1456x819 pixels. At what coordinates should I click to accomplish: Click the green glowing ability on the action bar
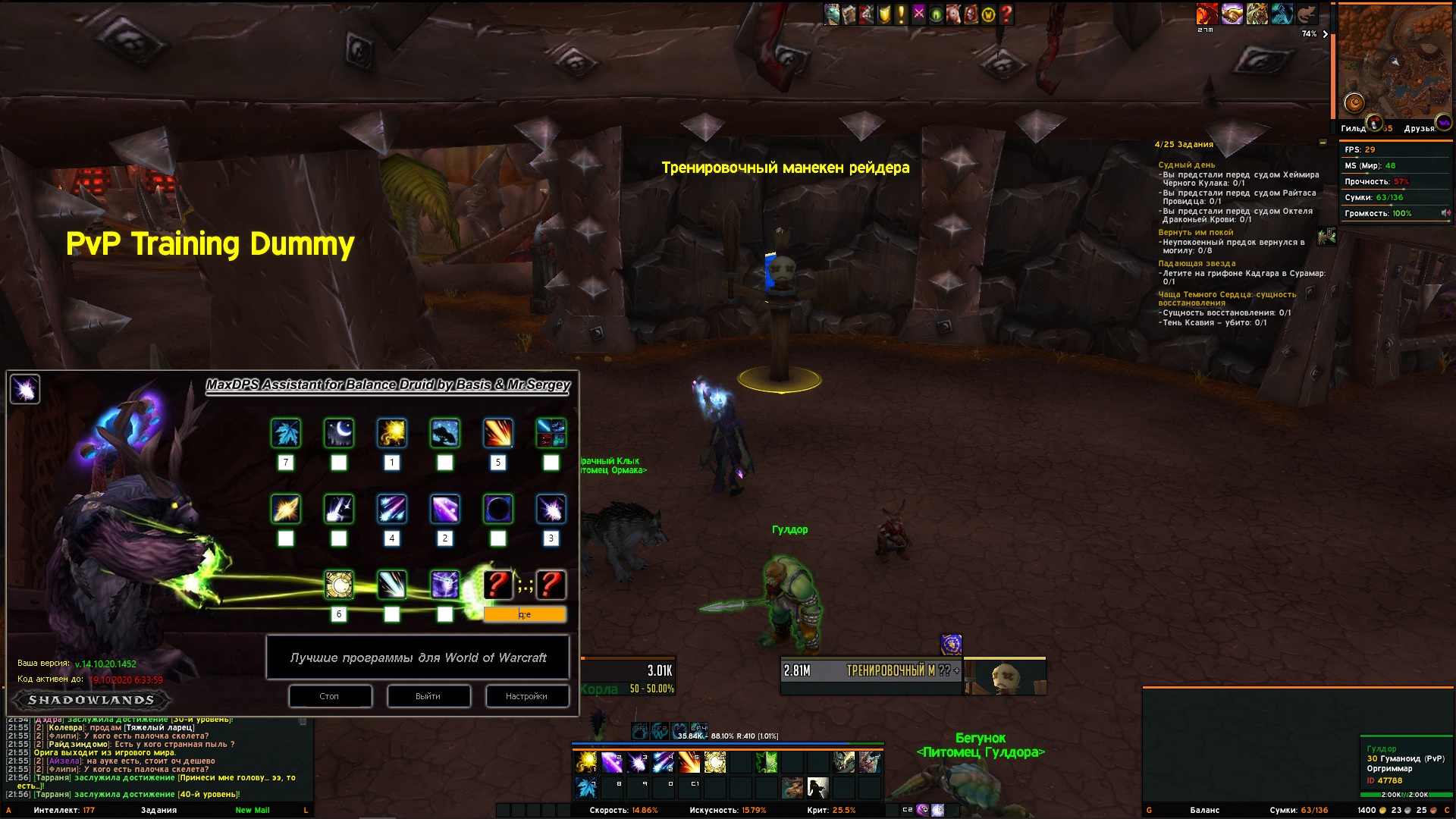767,762
